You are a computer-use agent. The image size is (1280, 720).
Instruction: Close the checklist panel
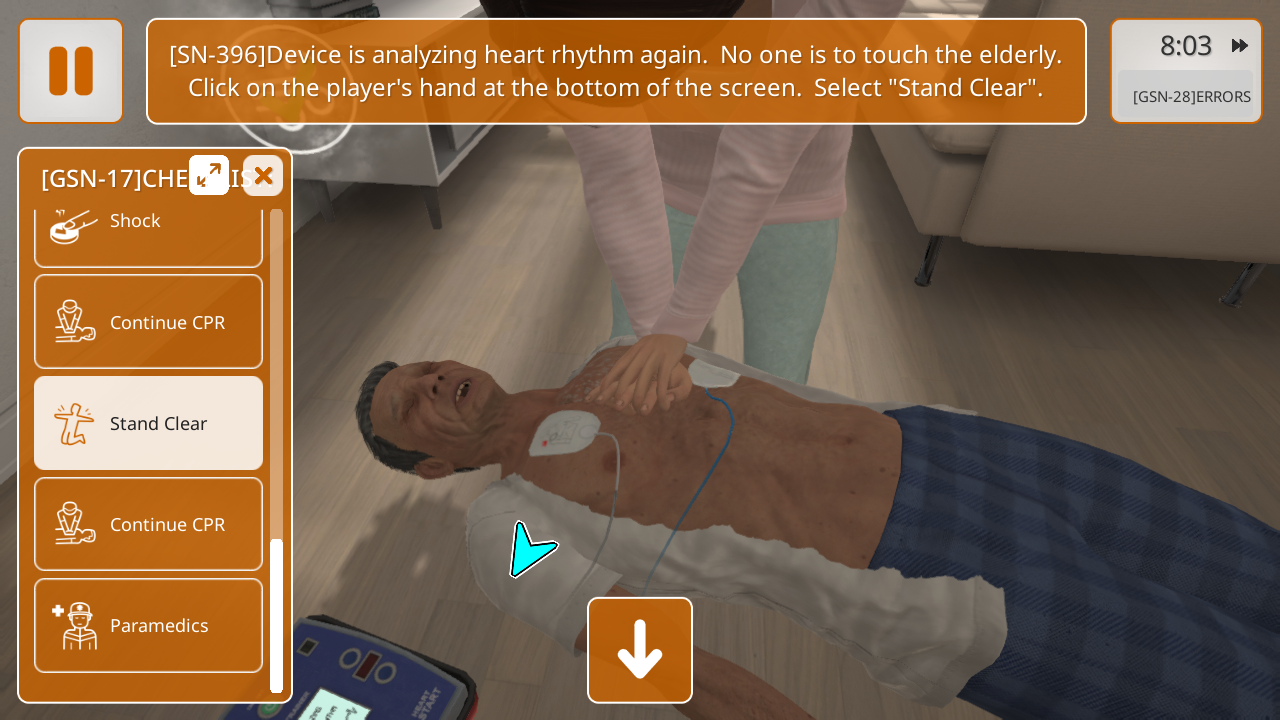tap(263, 176)
